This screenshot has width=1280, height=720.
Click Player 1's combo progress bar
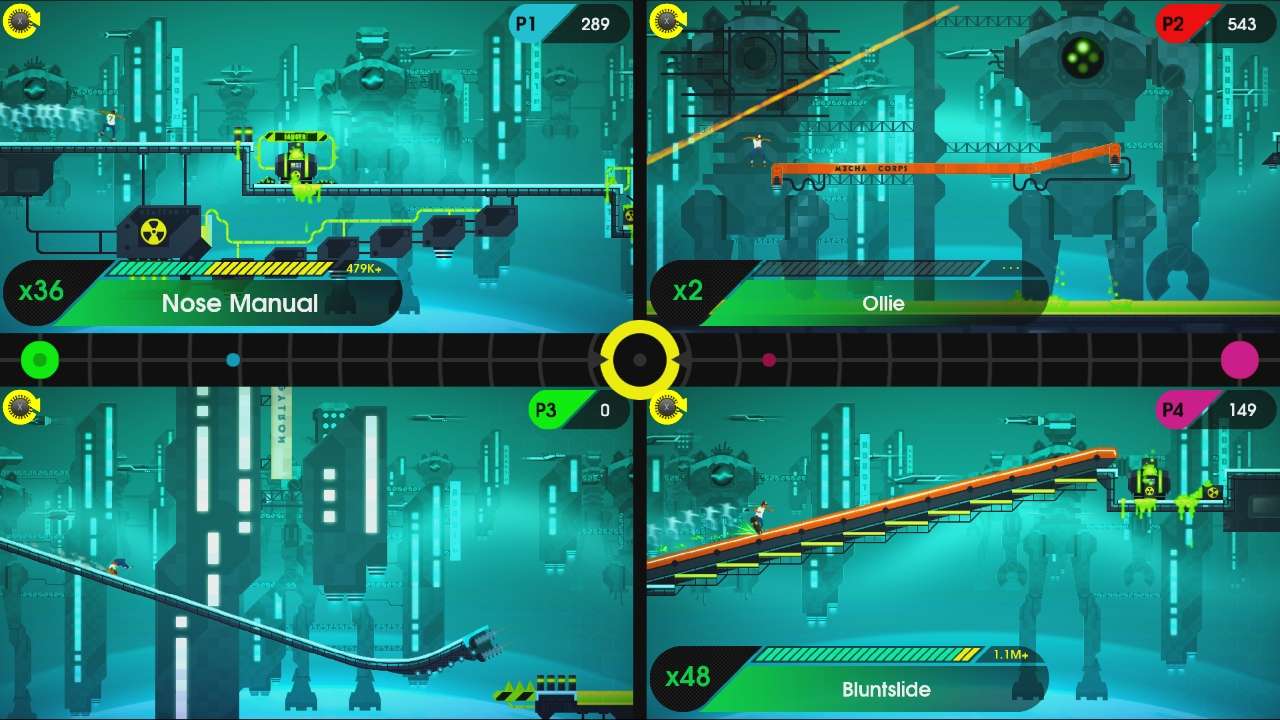[220, 269]
